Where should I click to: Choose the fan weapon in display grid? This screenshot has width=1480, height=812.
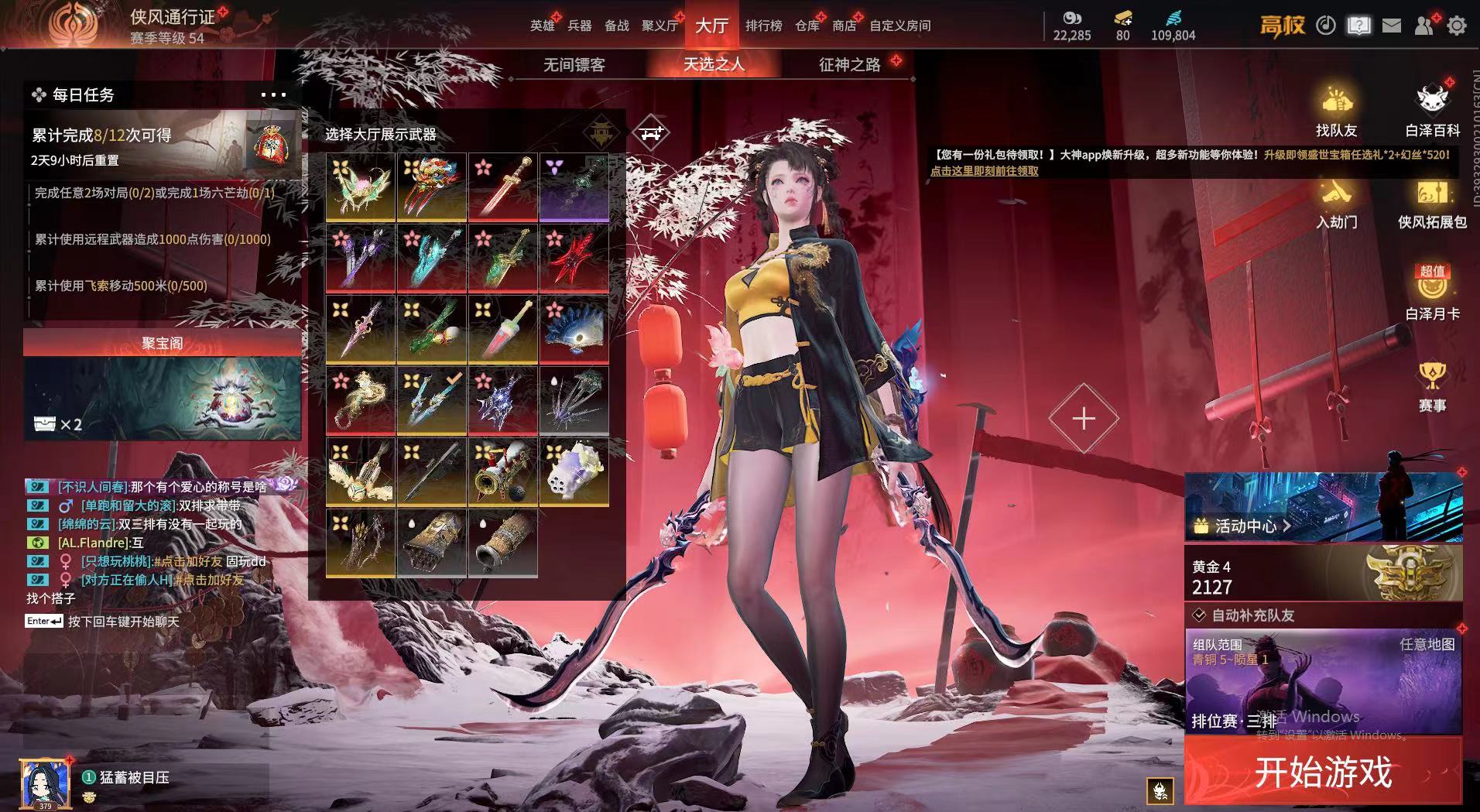tap(574, 328)
